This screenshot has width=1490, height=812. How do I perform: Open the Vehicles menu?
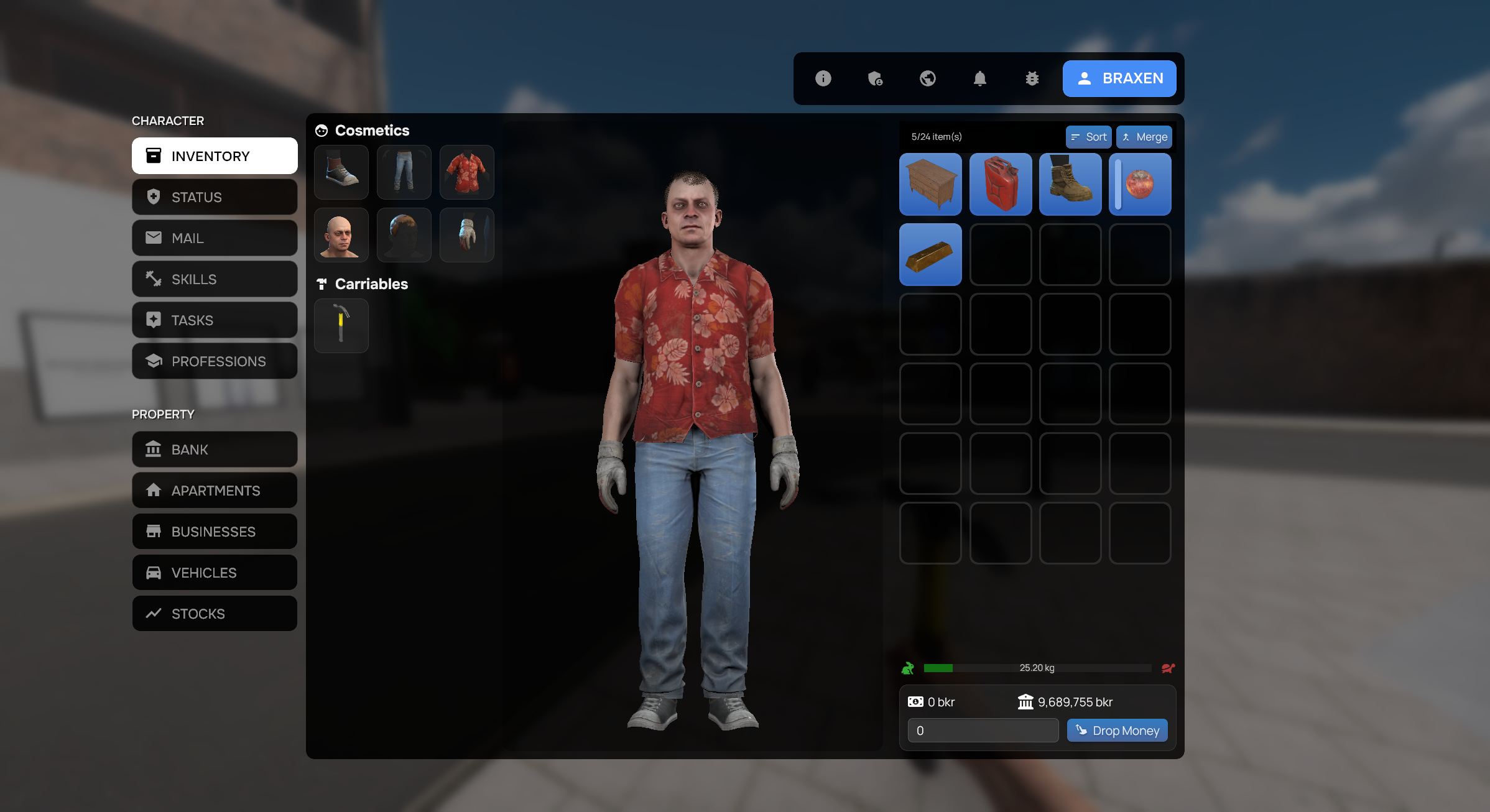point(215,573)
